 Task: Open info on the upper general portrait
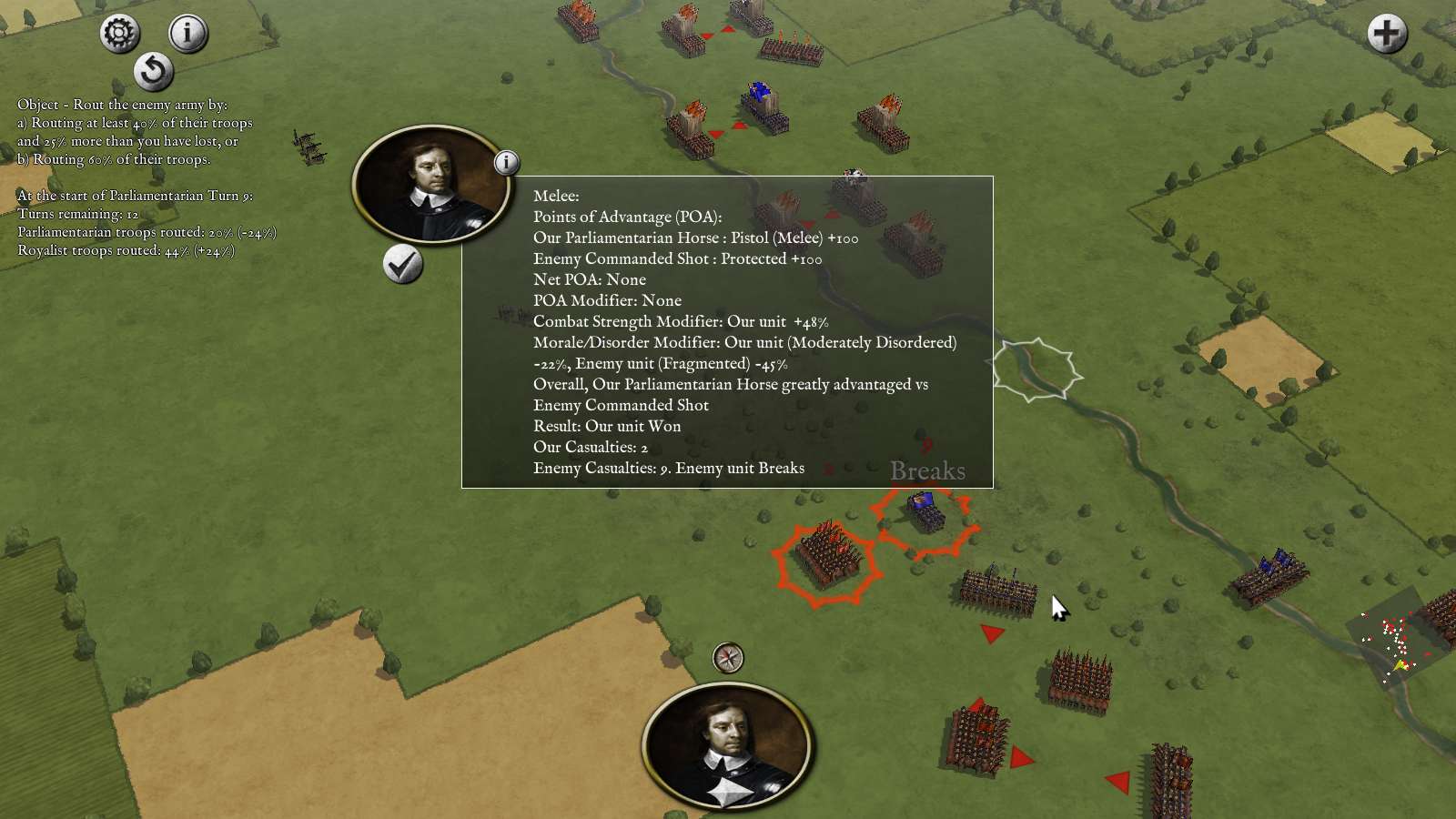[507, 163]
